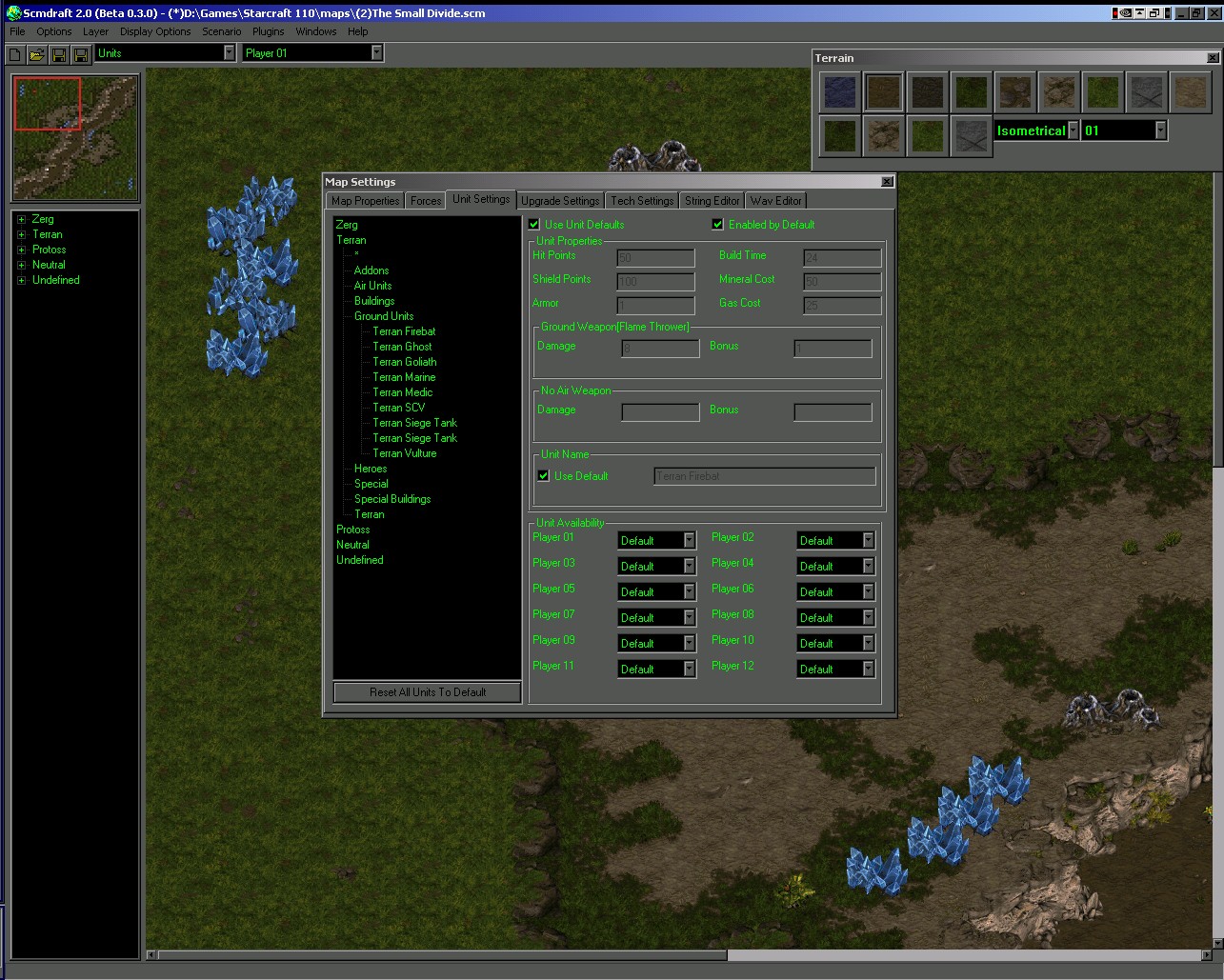Viewport: 1224px width, 980px height.
Task: Toggle the Enabled by Default checkbox
Action: click(x=718, y=225)
